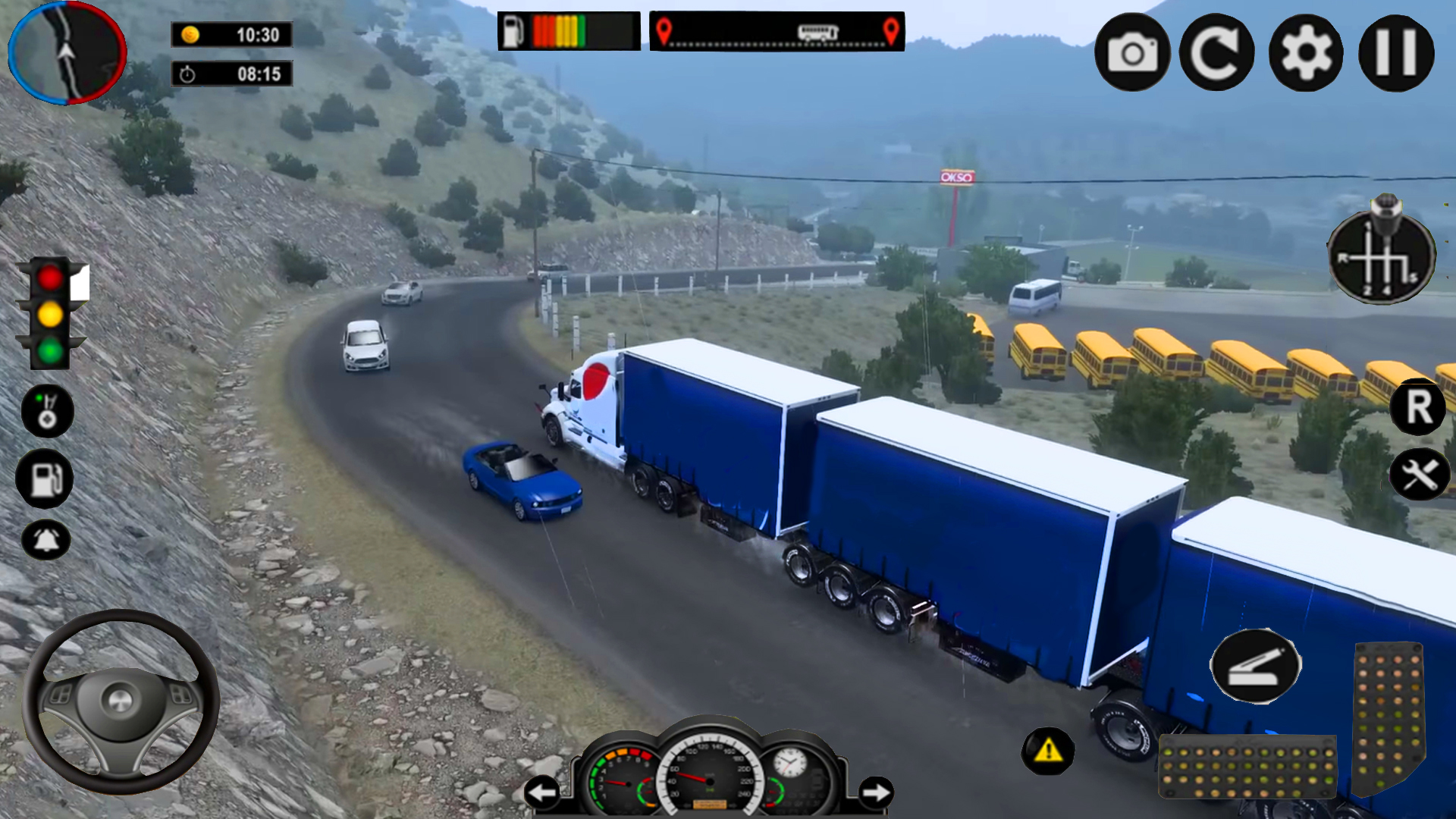Engage reverse with the R button
The height and width of the screenshot is (819, 1456).
1417,409
